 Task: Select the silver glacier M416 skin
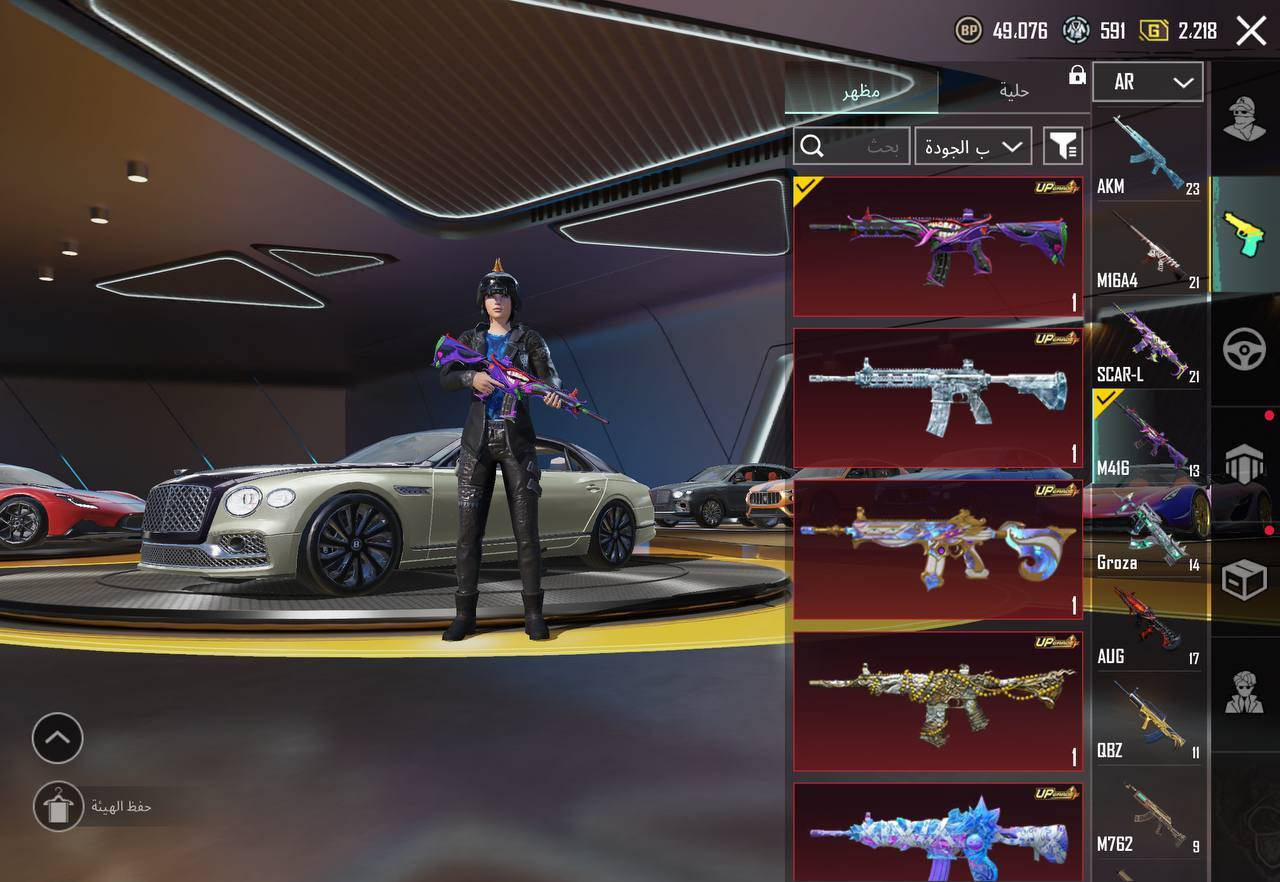937,397
